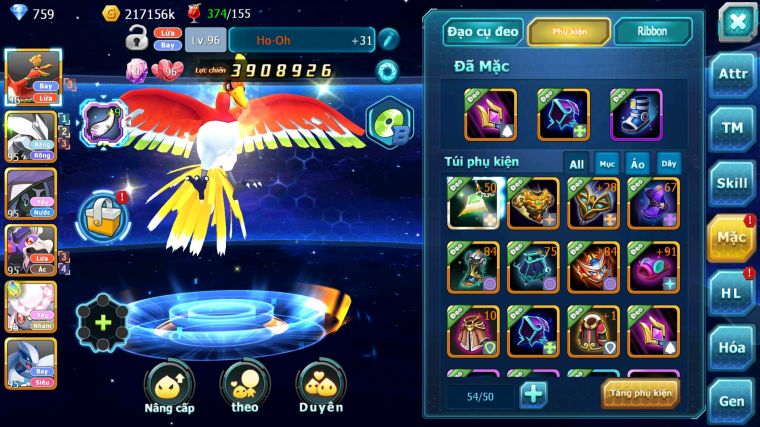The width and height of the screenshot is (760, 427).
Task: Close the equipment panel with the X button
Action: coord(736,22)
